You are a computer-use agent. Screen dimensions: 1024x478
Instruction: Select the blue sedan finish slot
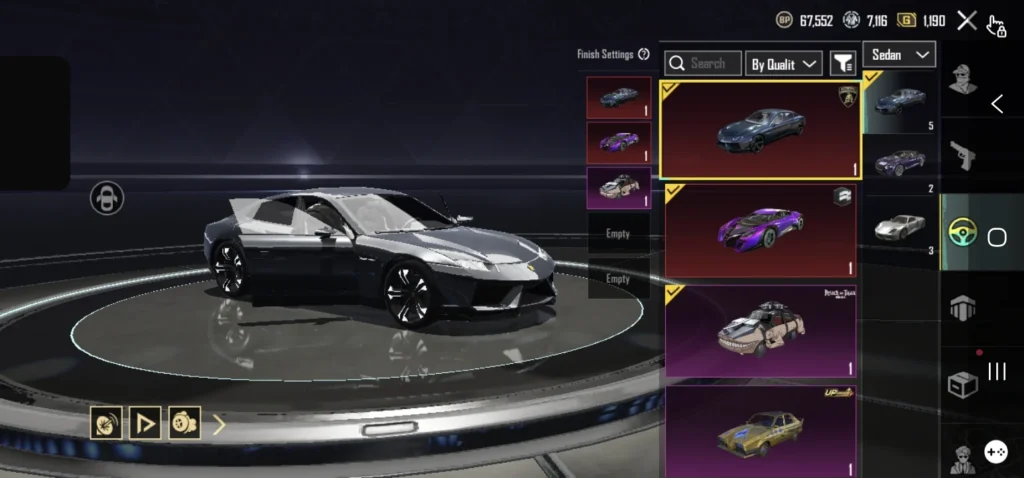click(x=619, y=98)
